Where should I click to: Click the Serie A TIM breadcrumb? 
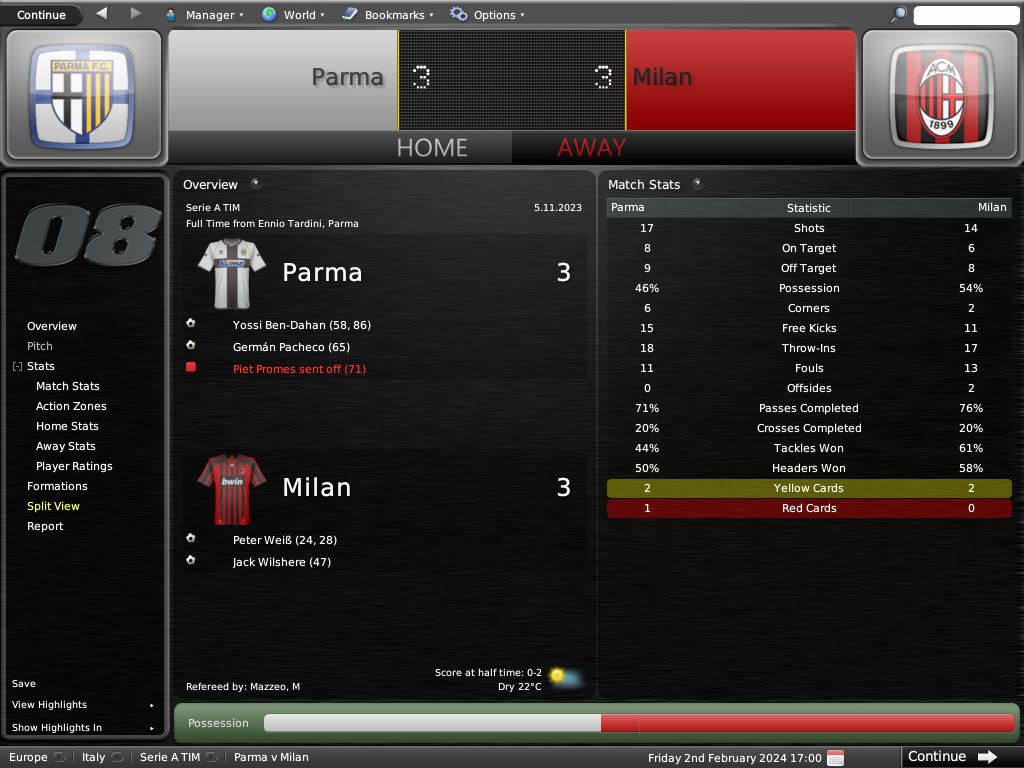tap(170, 757)
